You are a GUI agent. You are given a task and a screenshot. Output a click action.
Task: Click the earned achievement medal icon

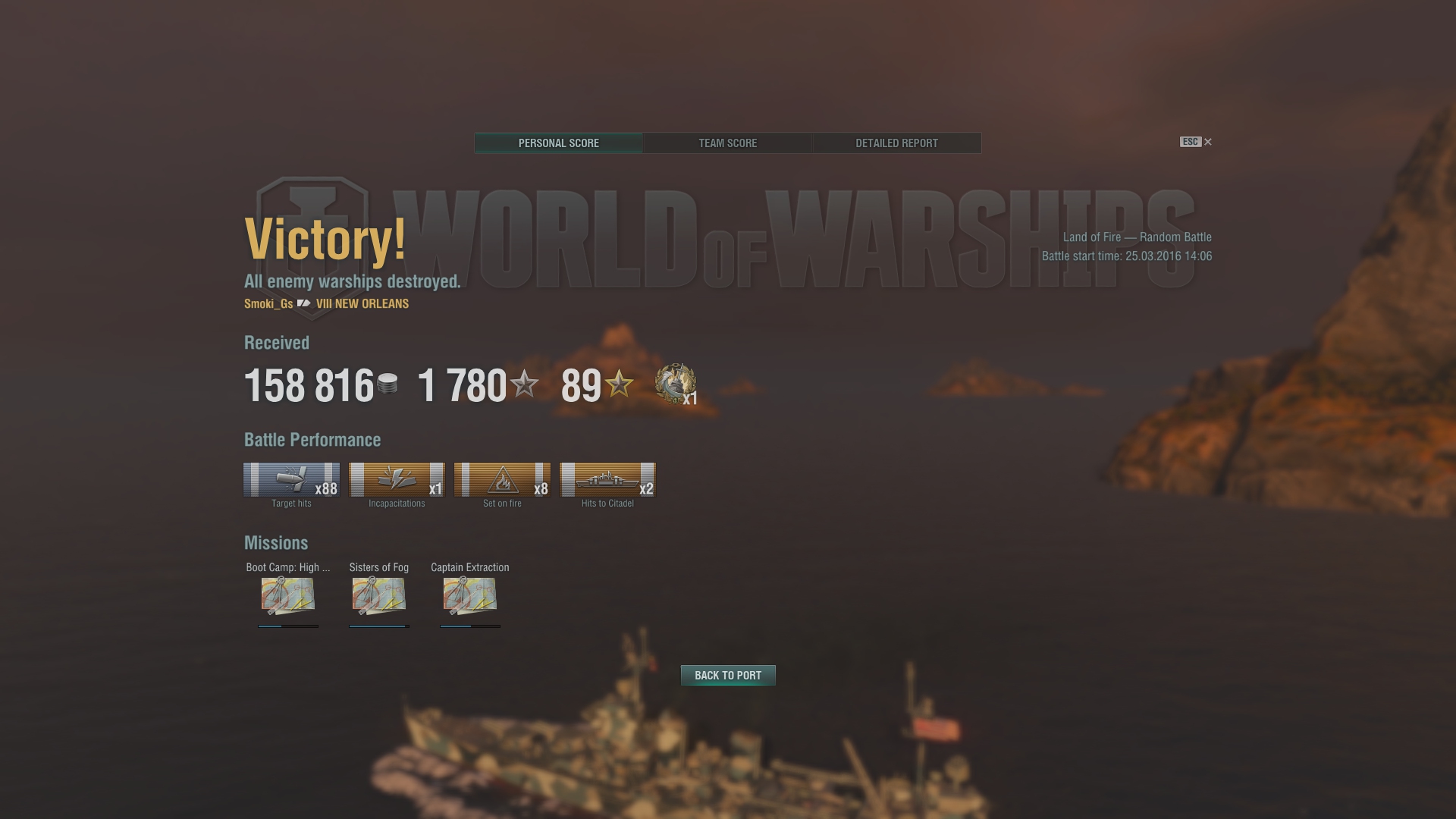675,384
